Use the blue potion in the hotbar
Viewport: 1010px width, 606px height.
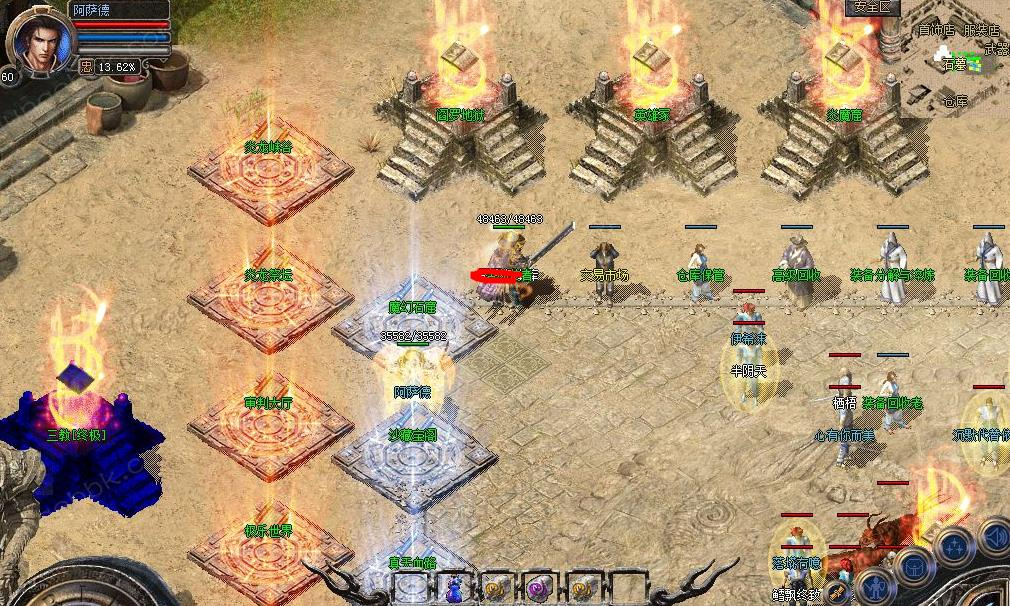pos(452,587)
